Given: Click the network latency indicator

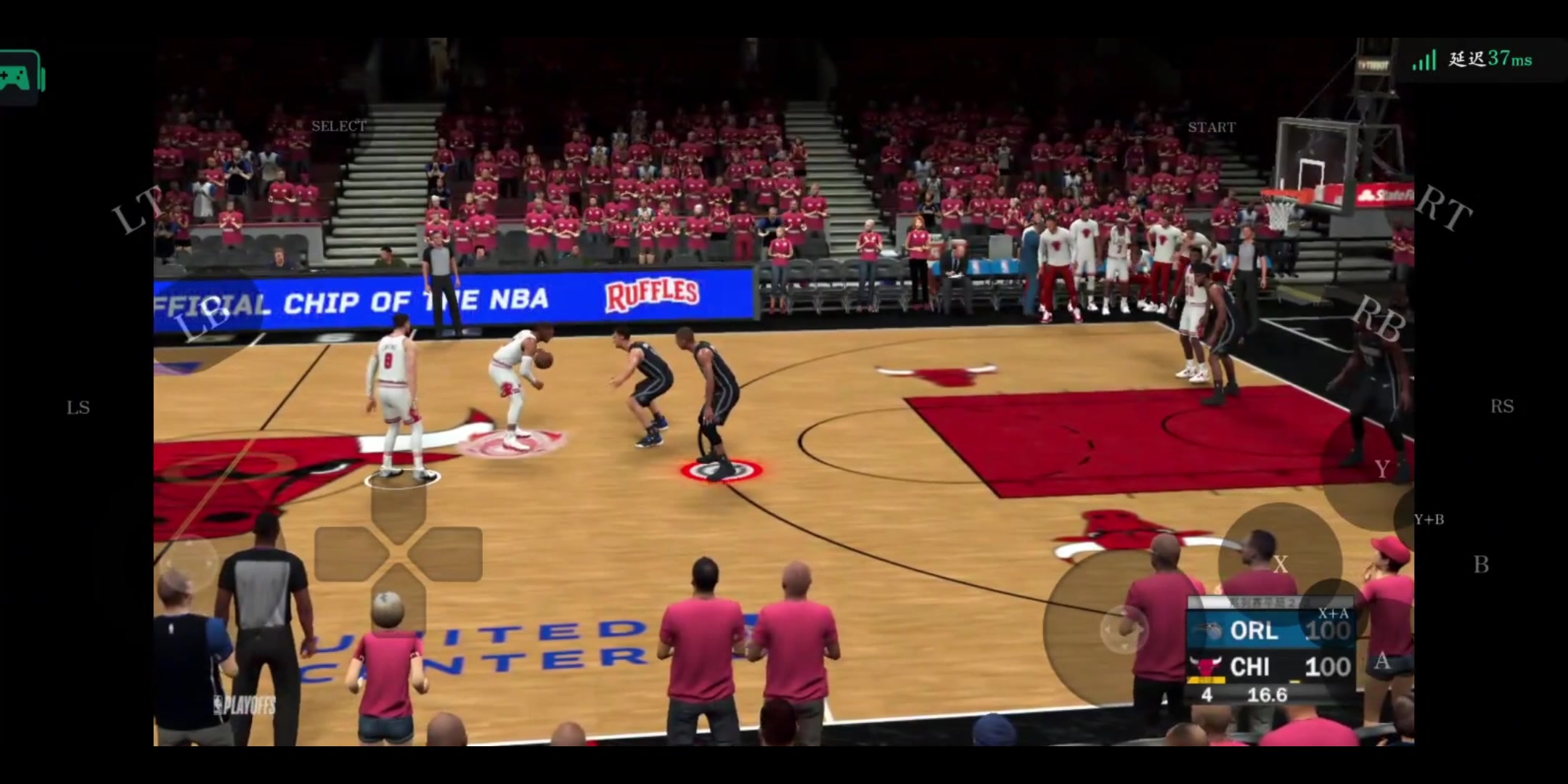Looking at the screenshot, I should click(1474, 60).
